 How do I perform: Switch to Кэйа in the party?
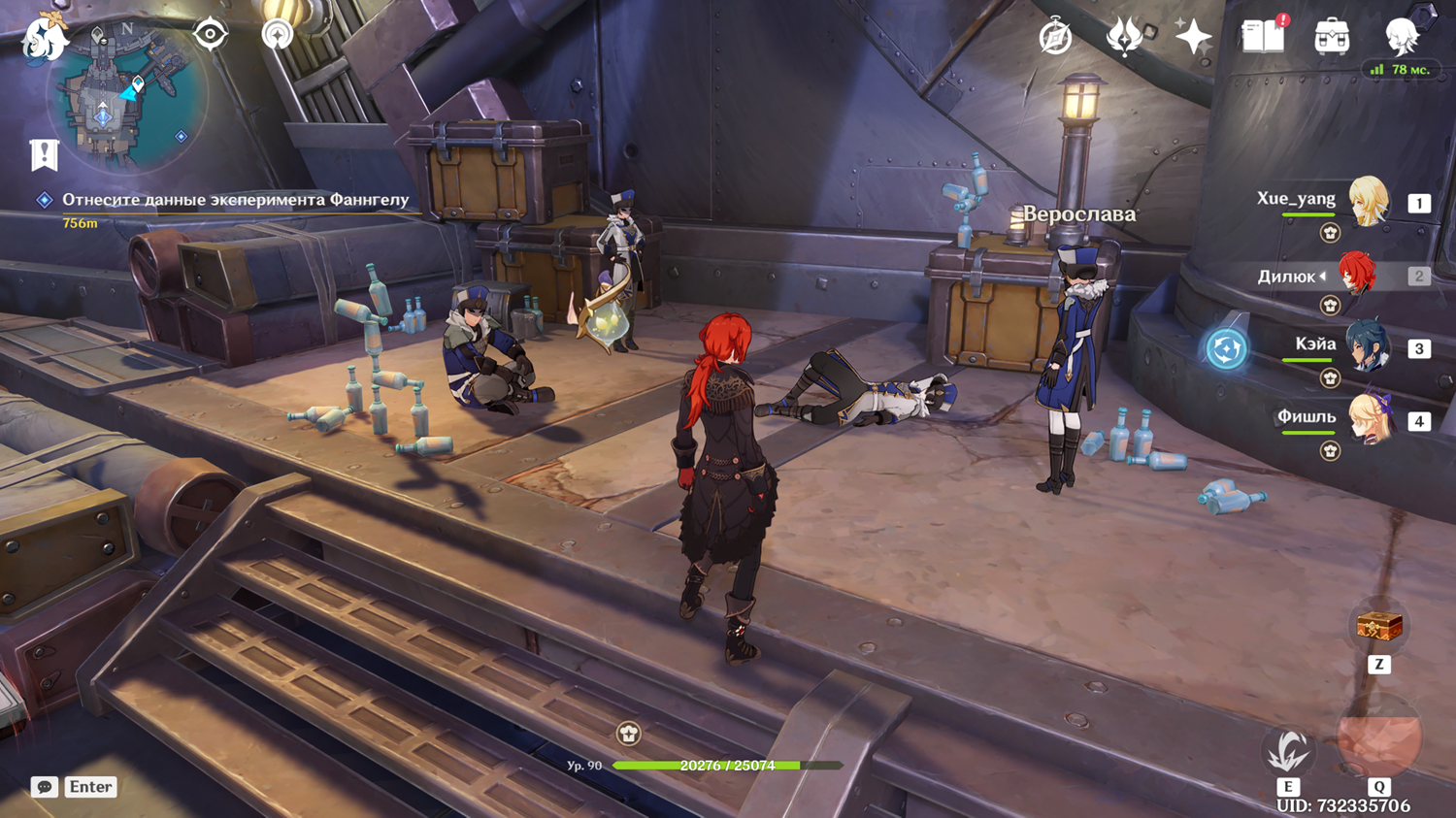click(1368, 346)
